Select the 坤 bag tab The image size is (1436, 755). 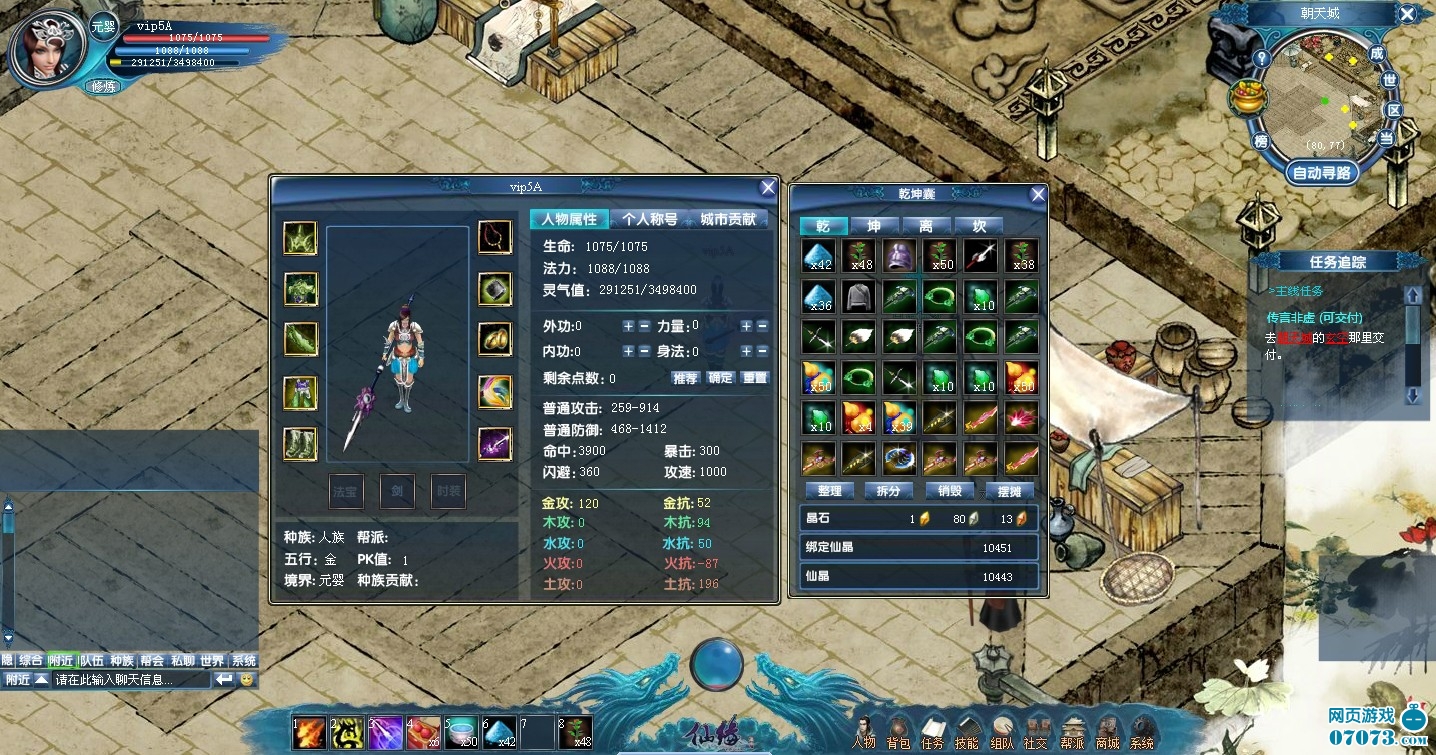pos(874,226)
